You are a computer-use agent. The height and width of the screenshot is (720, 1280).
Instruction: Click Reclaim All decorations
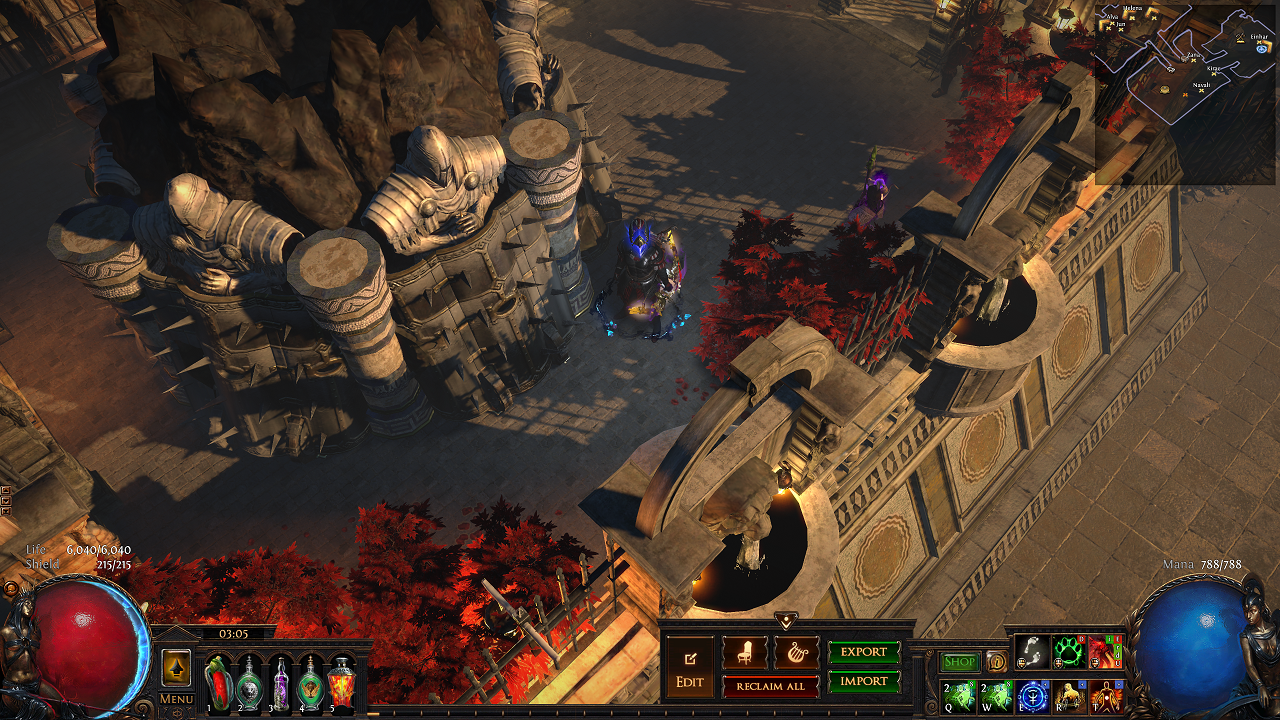coord(770,686)
